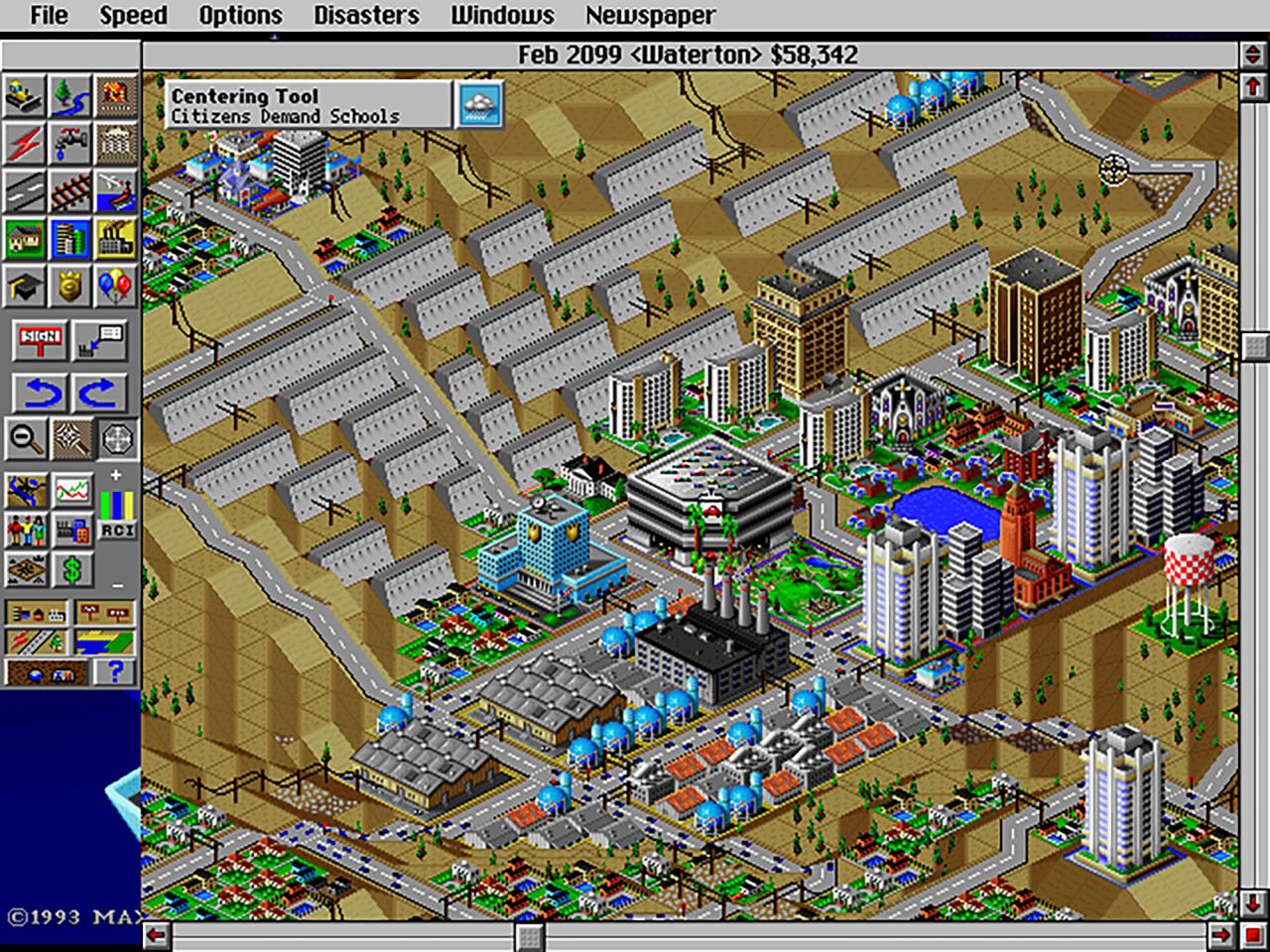
Task: Select the Education tool with graduation cap
Action: [x=23, y=285]
